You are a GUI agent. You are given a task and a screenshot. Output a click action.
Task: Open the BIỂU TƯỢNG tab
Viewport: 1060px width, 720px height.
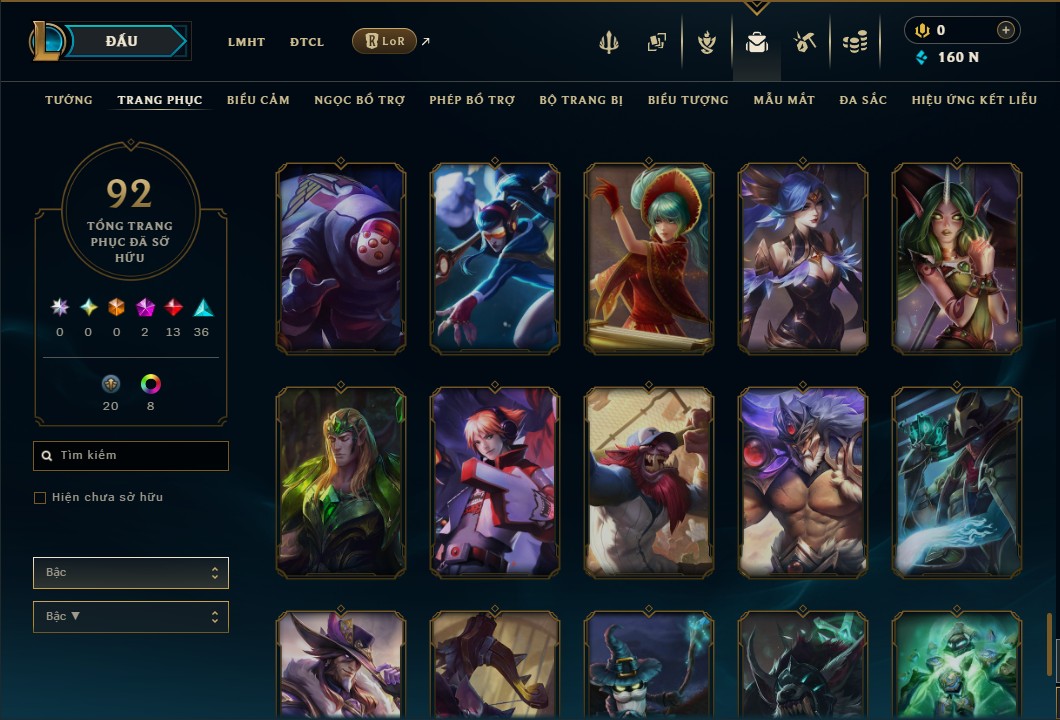point(688,100)
